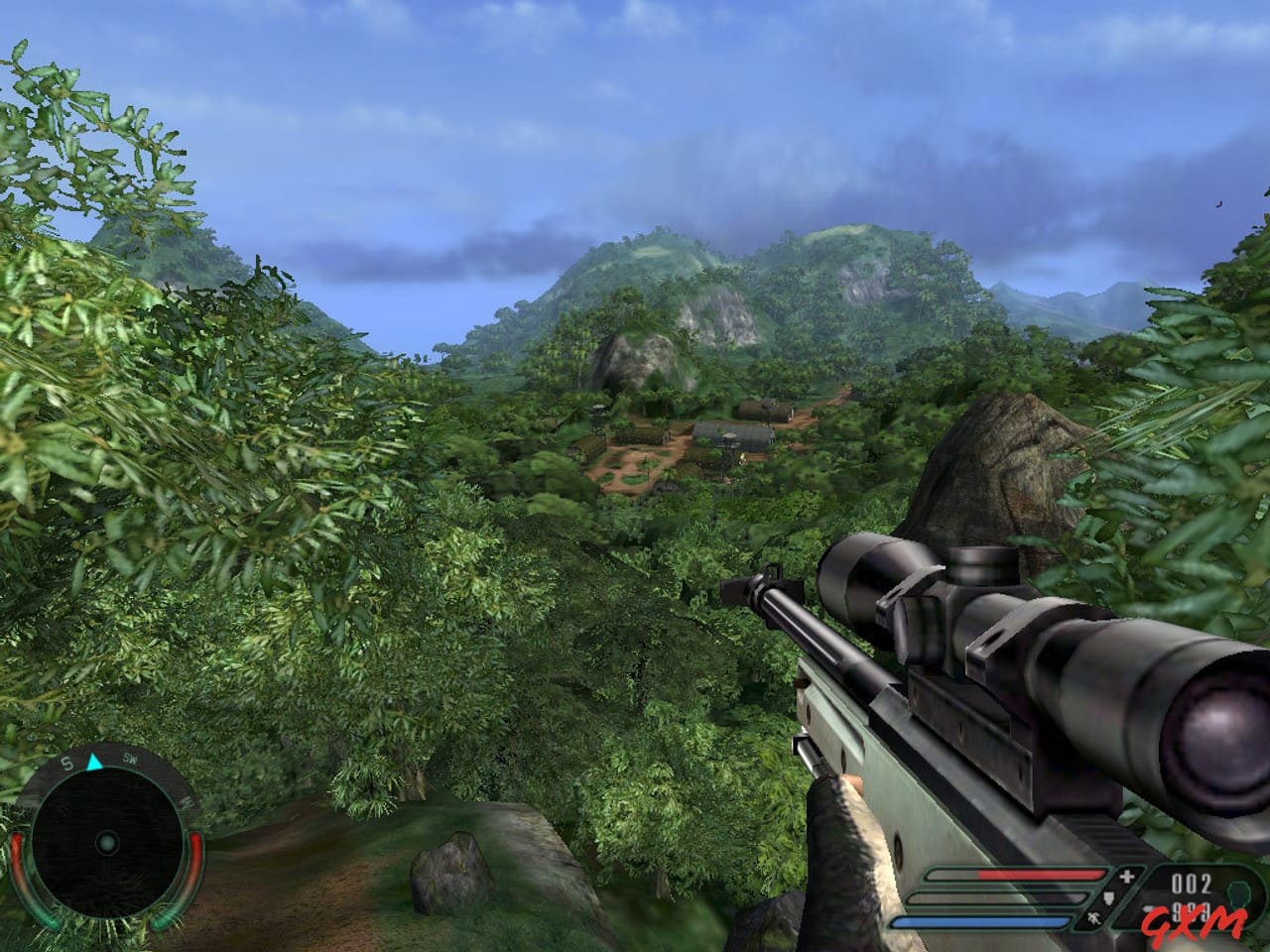
Task: Click the armor shield icon on HUD
Action: coord(1108,898)
